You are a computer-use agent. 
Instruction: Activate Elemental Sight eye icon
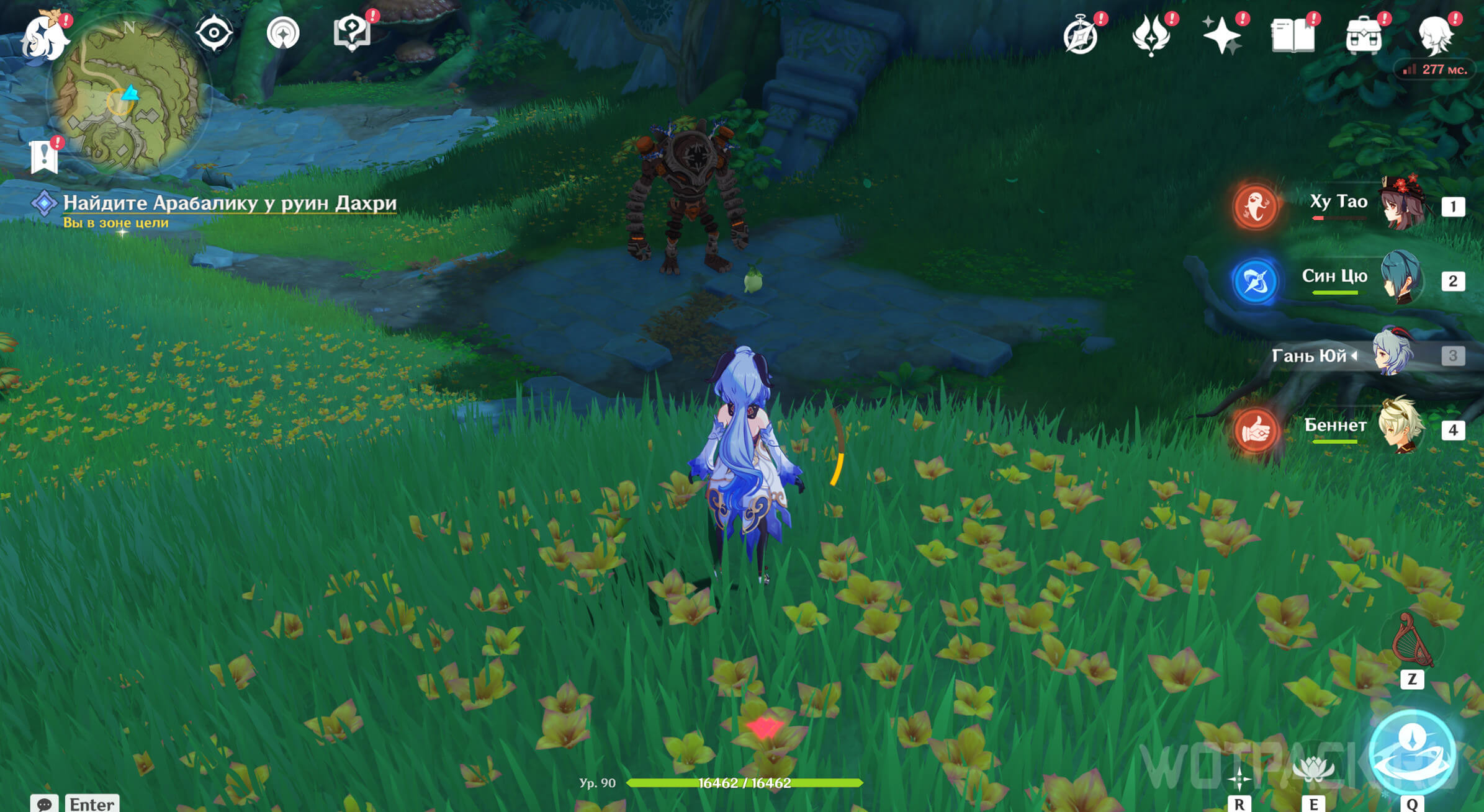coord(214,33)
